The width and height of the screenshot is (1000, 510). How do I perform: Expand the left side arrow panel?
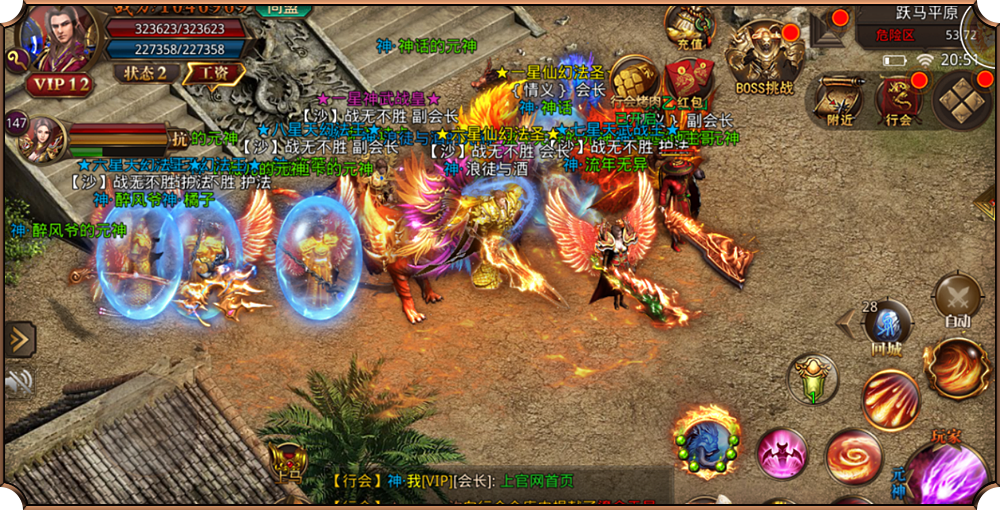pyautogui.click(x=20, y=339)
